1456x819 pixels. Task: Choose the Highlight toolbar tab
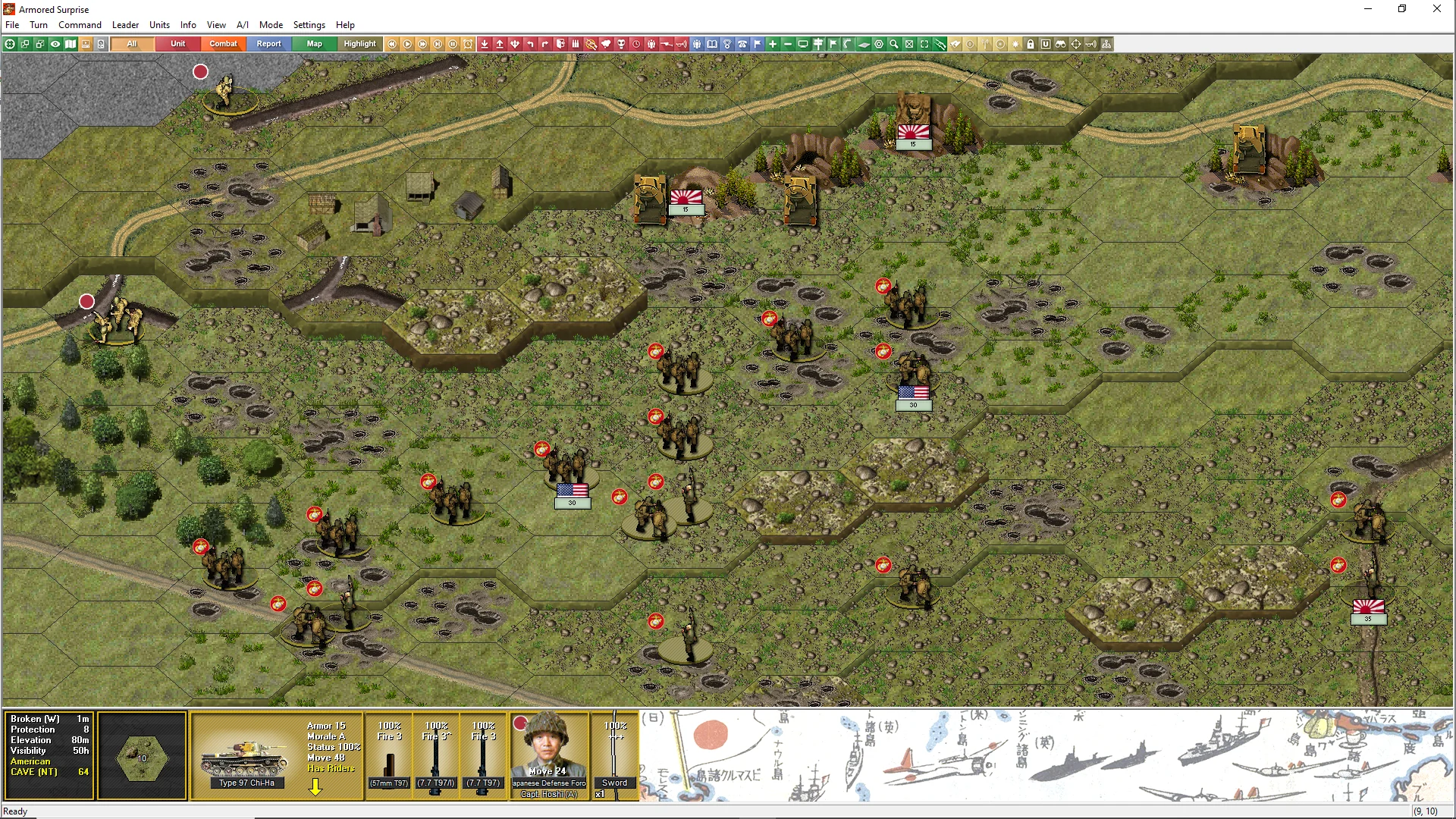(x=359, y=44)
